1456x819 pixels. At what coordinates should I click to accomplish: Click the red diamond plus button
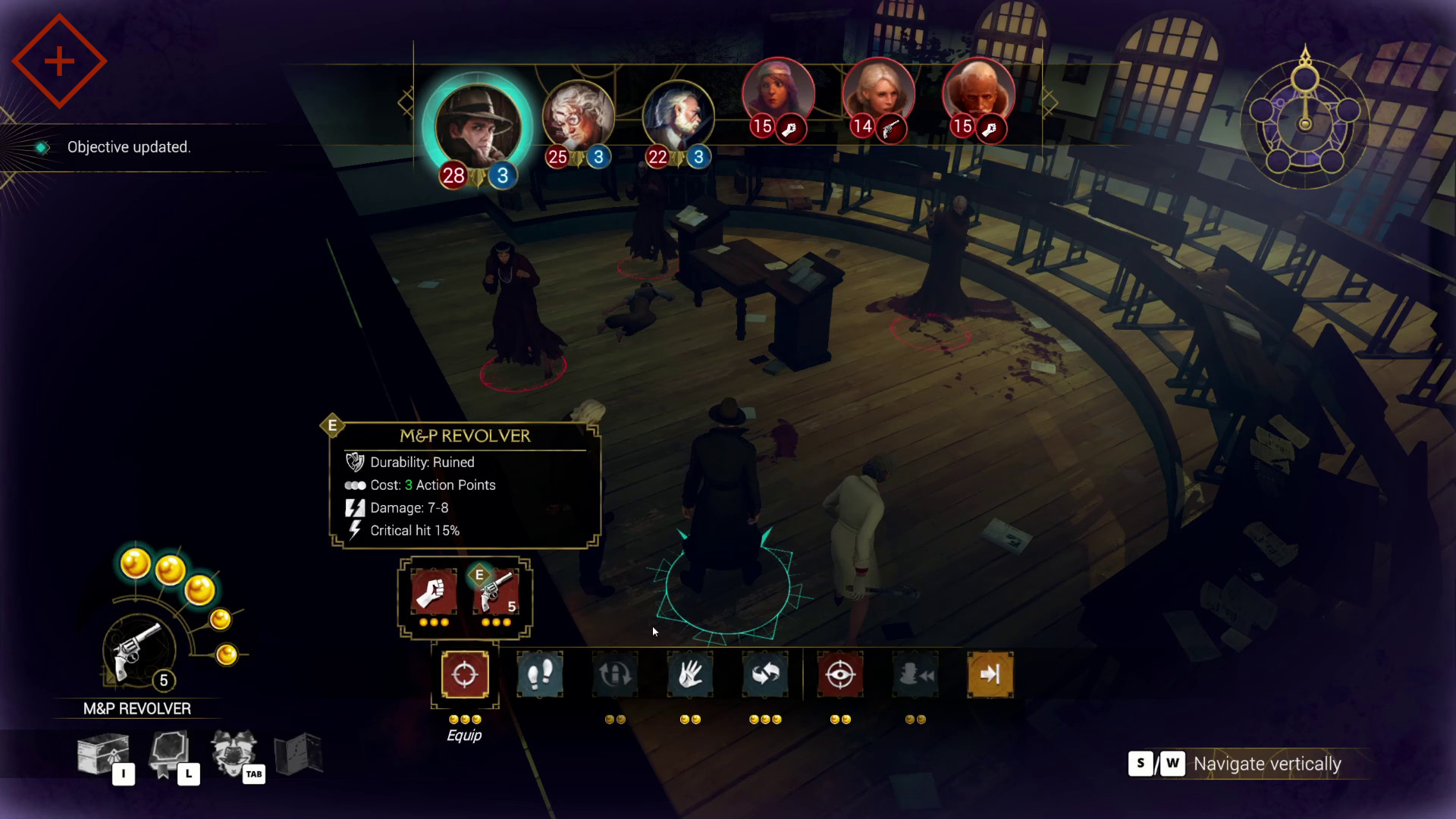(x=59, y=61)
